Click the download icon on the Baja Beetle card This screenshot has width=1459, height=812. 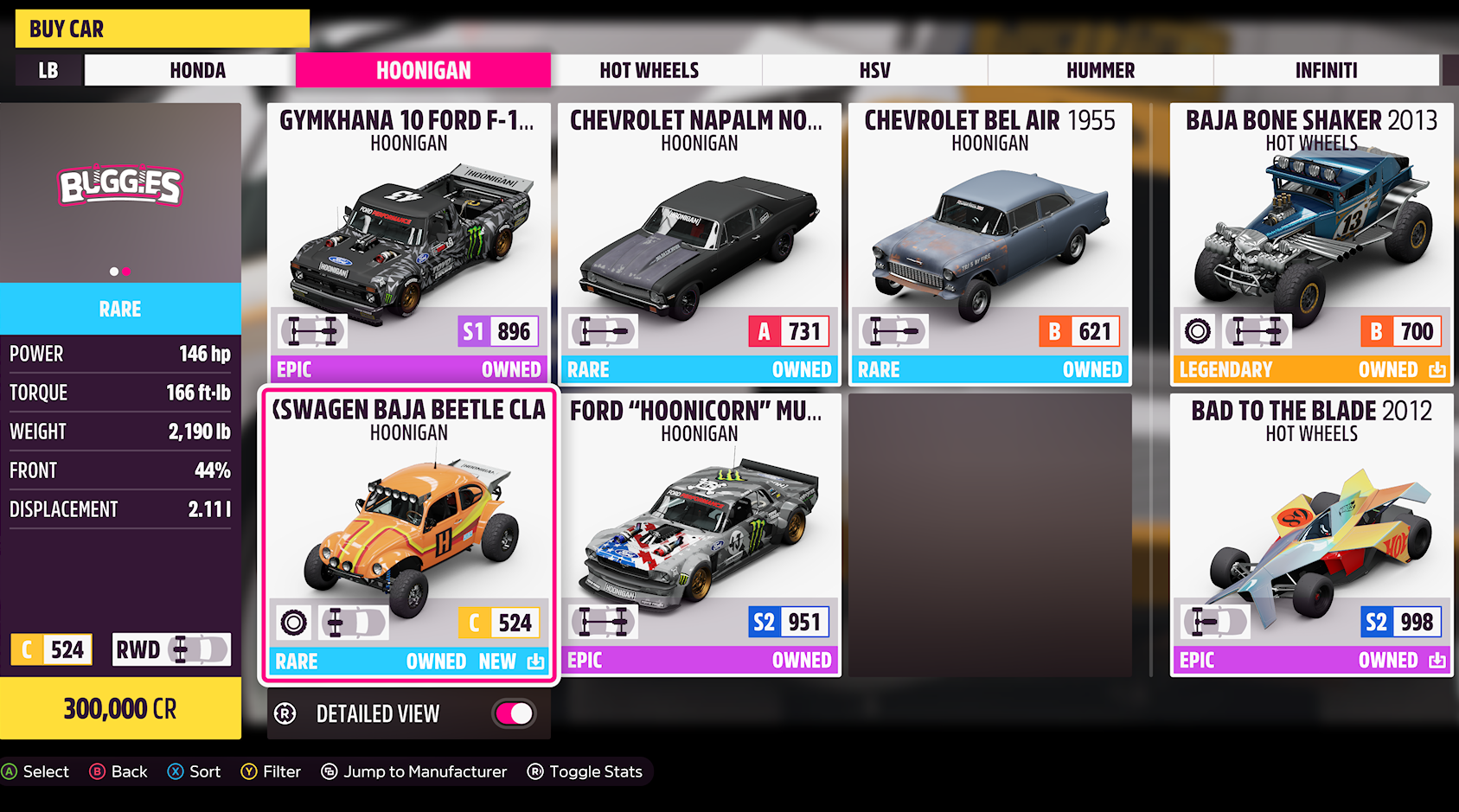click(x=536, y=661)
